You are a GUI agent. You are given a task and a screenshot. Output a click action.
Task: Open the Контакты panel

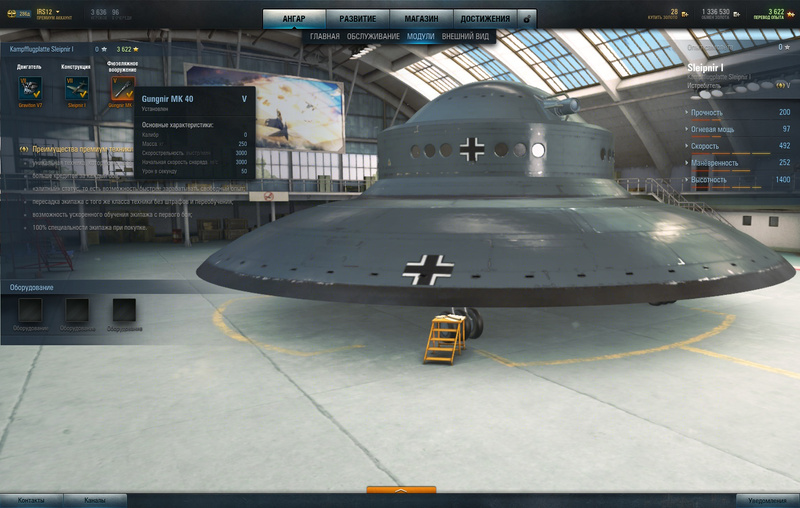(31, 500)
